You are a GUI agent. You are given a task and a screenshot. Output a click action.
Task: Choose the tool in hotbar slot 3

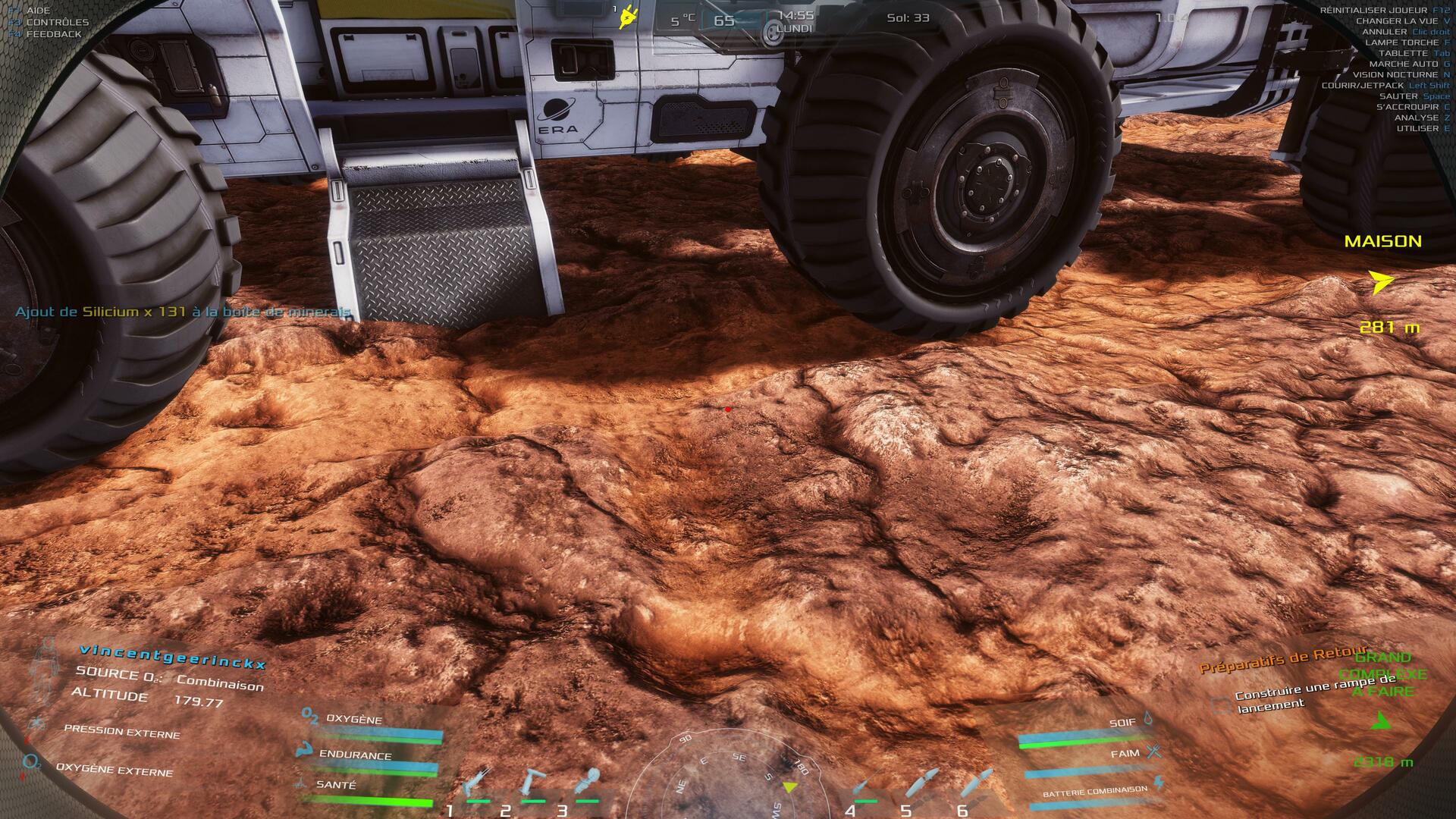tap(588, 781)
